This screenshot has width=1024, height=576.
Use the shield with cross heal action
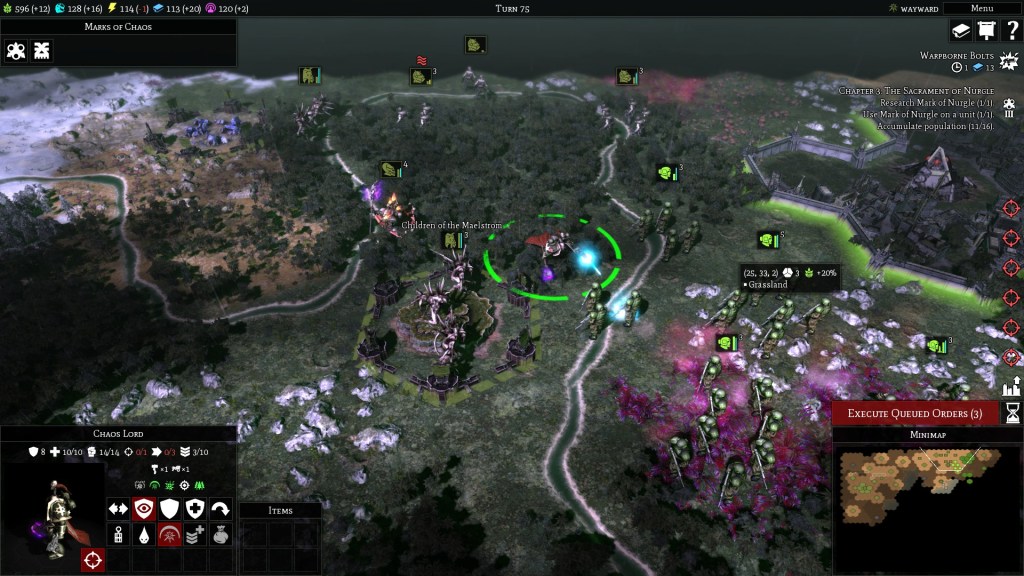196,509
